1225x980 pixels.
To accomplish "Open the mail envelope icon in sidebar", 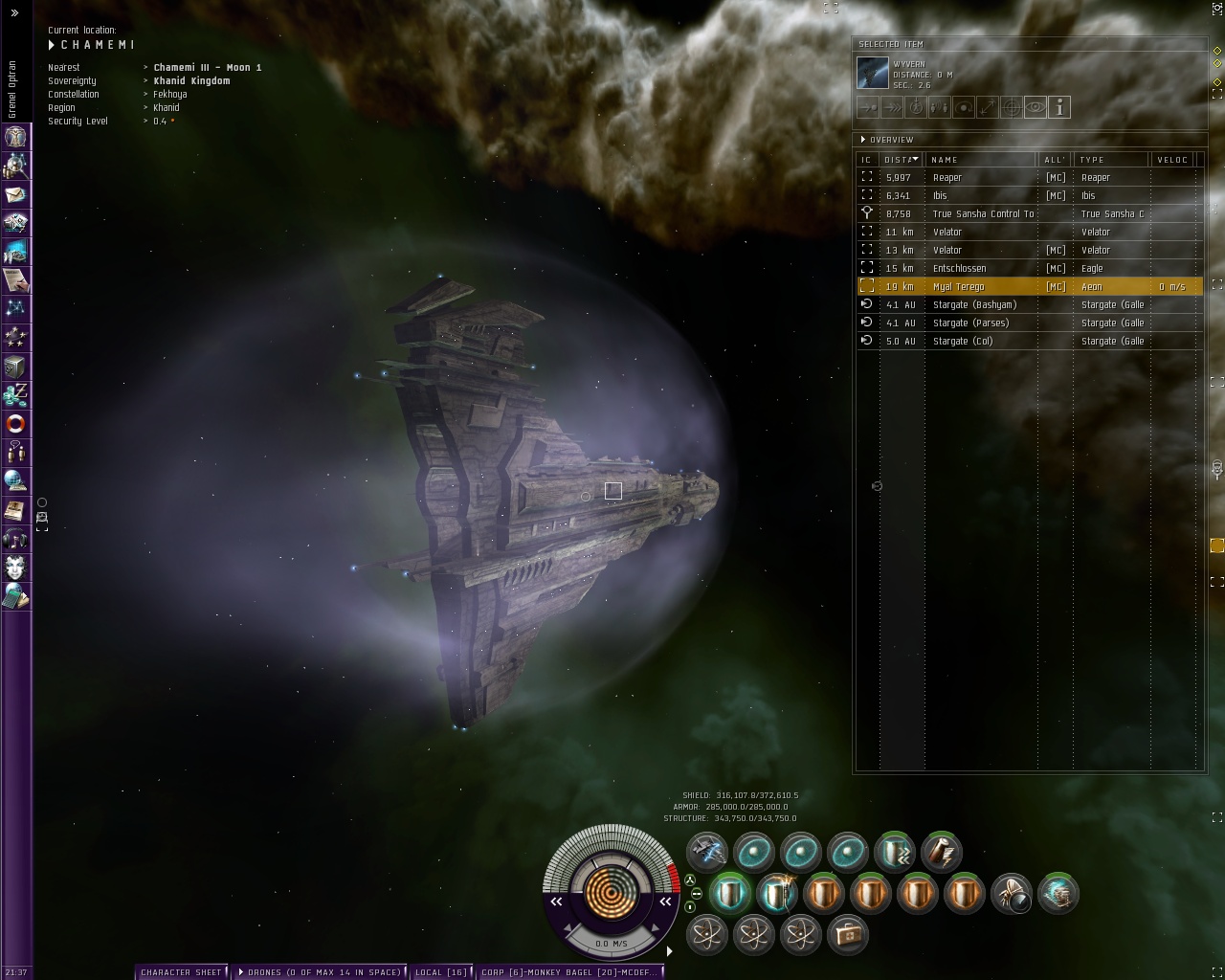I will coord(15,194).
